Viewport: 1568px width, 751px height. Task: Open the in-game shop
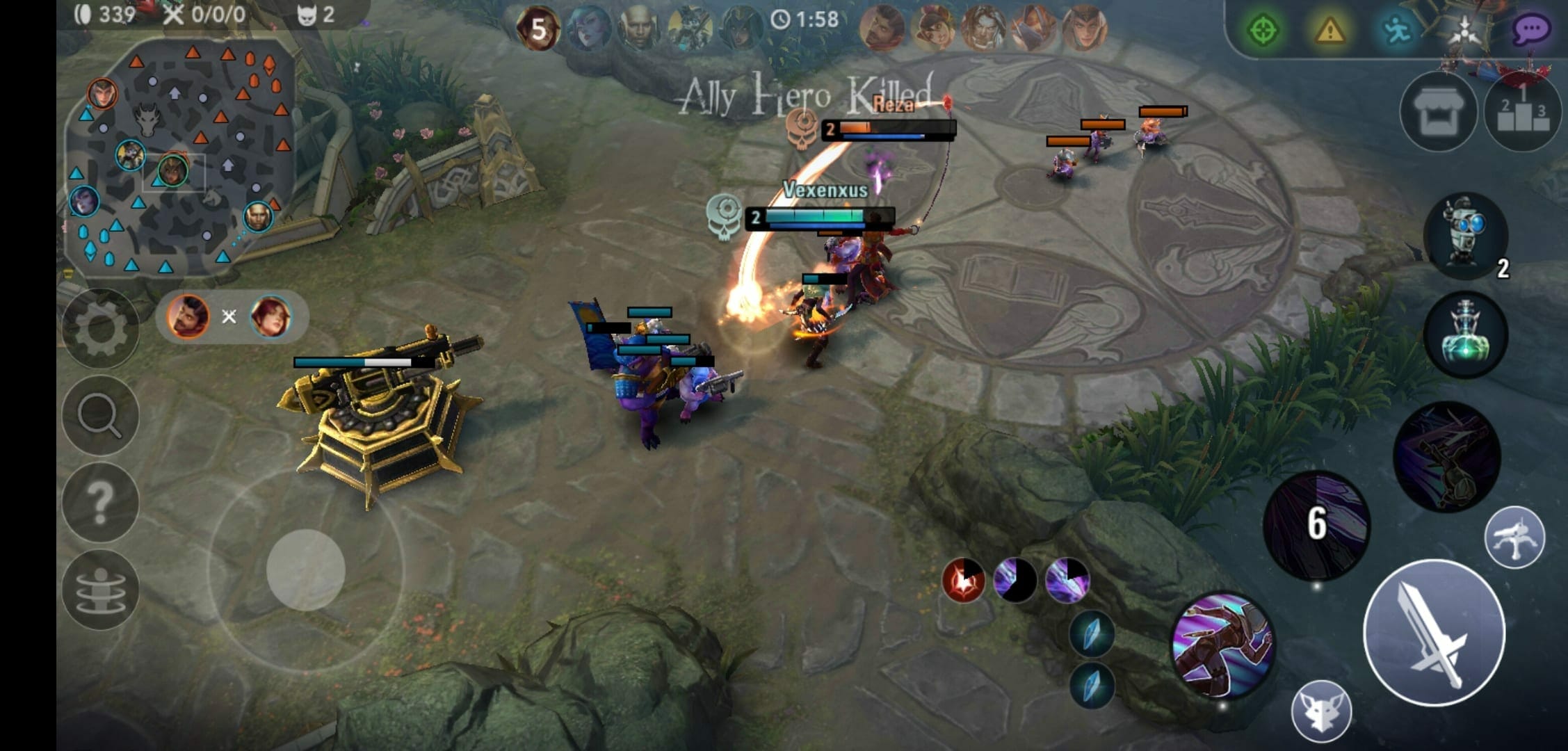(1437, 112)
